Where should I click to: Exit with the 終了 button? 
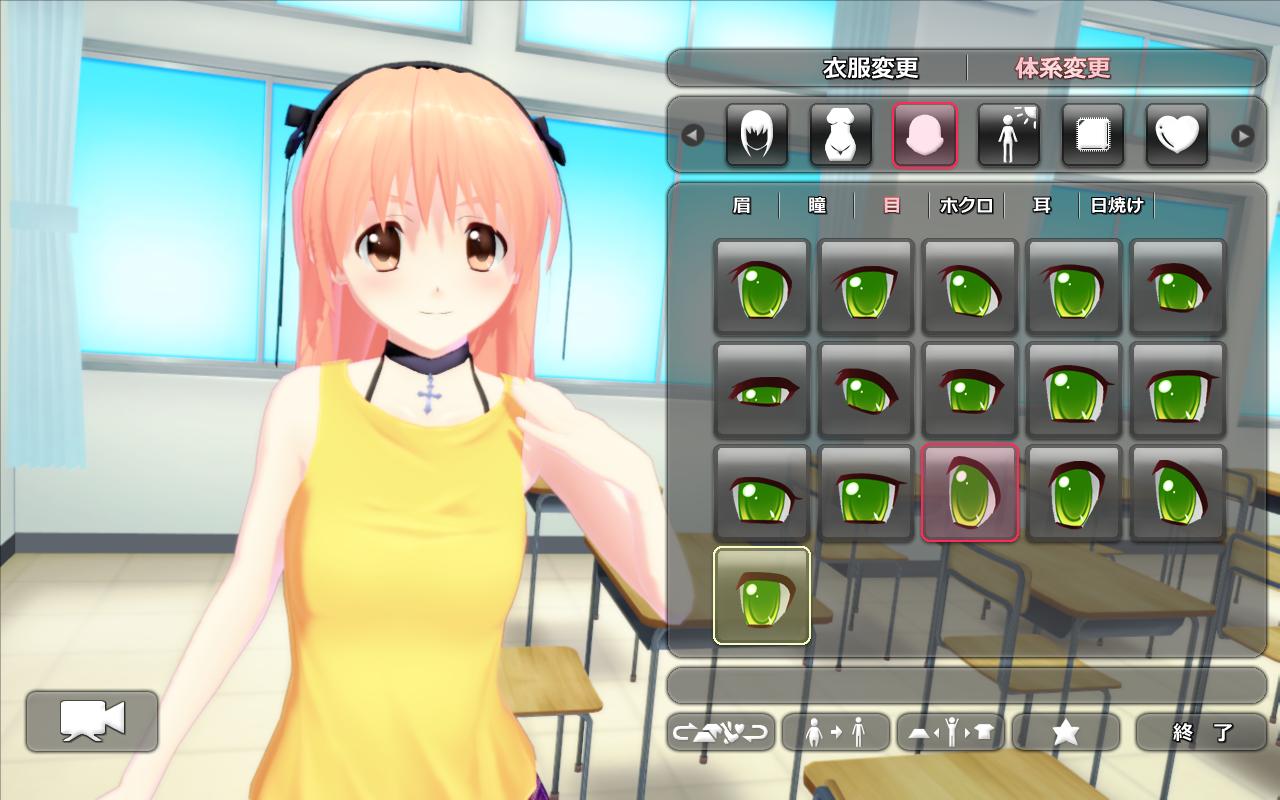click(x=1201, y=732)
